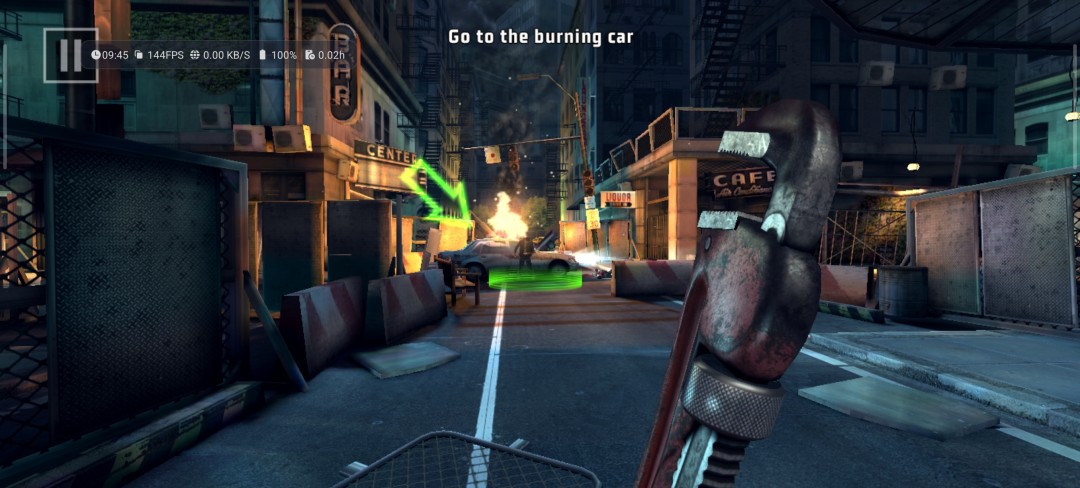Pause the game with the pause button

click(70, 55)
